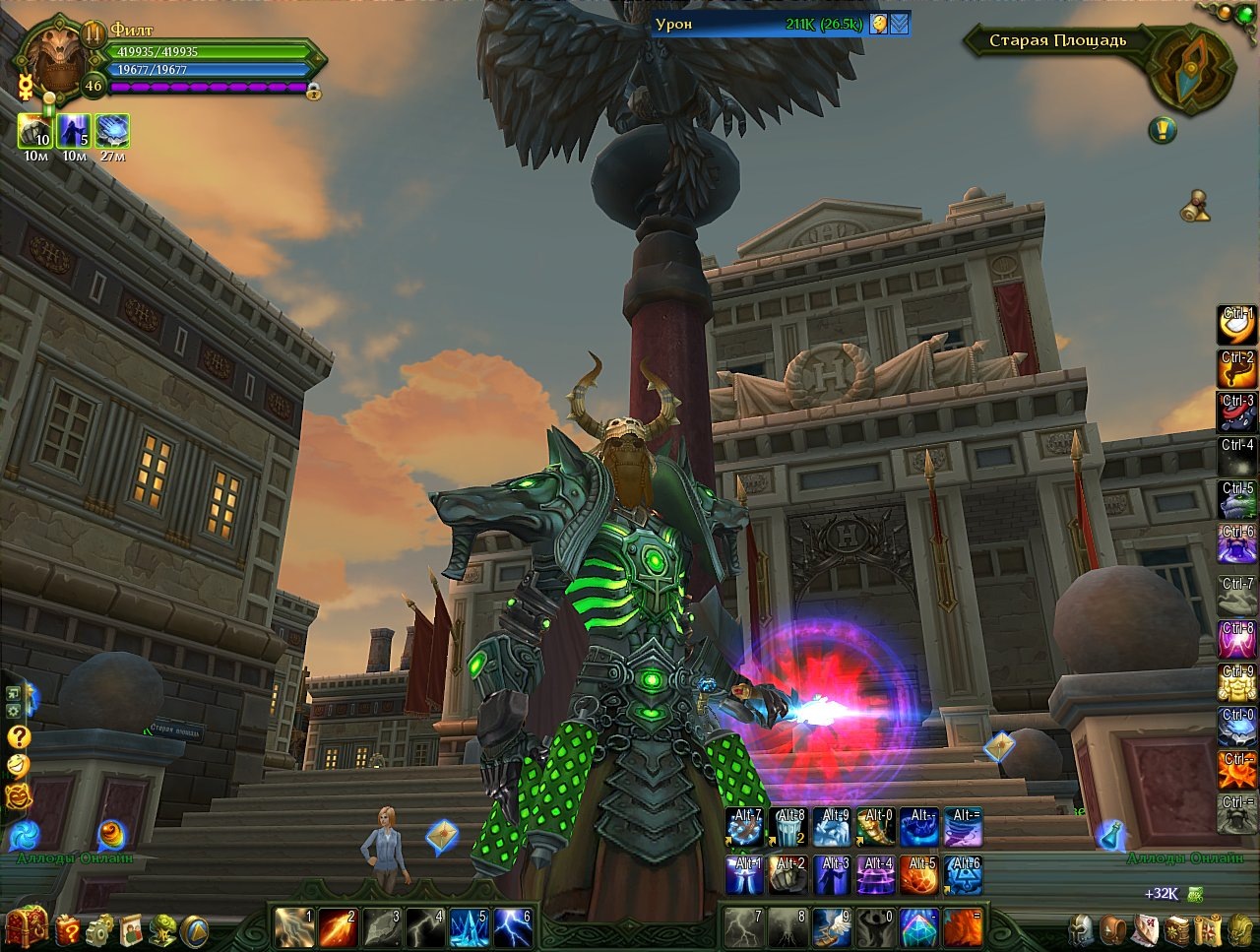The height and width of the screenshot is (952, 1260).
Task: Cast the ice shard spell in slot 5
Action: point(470,927)
